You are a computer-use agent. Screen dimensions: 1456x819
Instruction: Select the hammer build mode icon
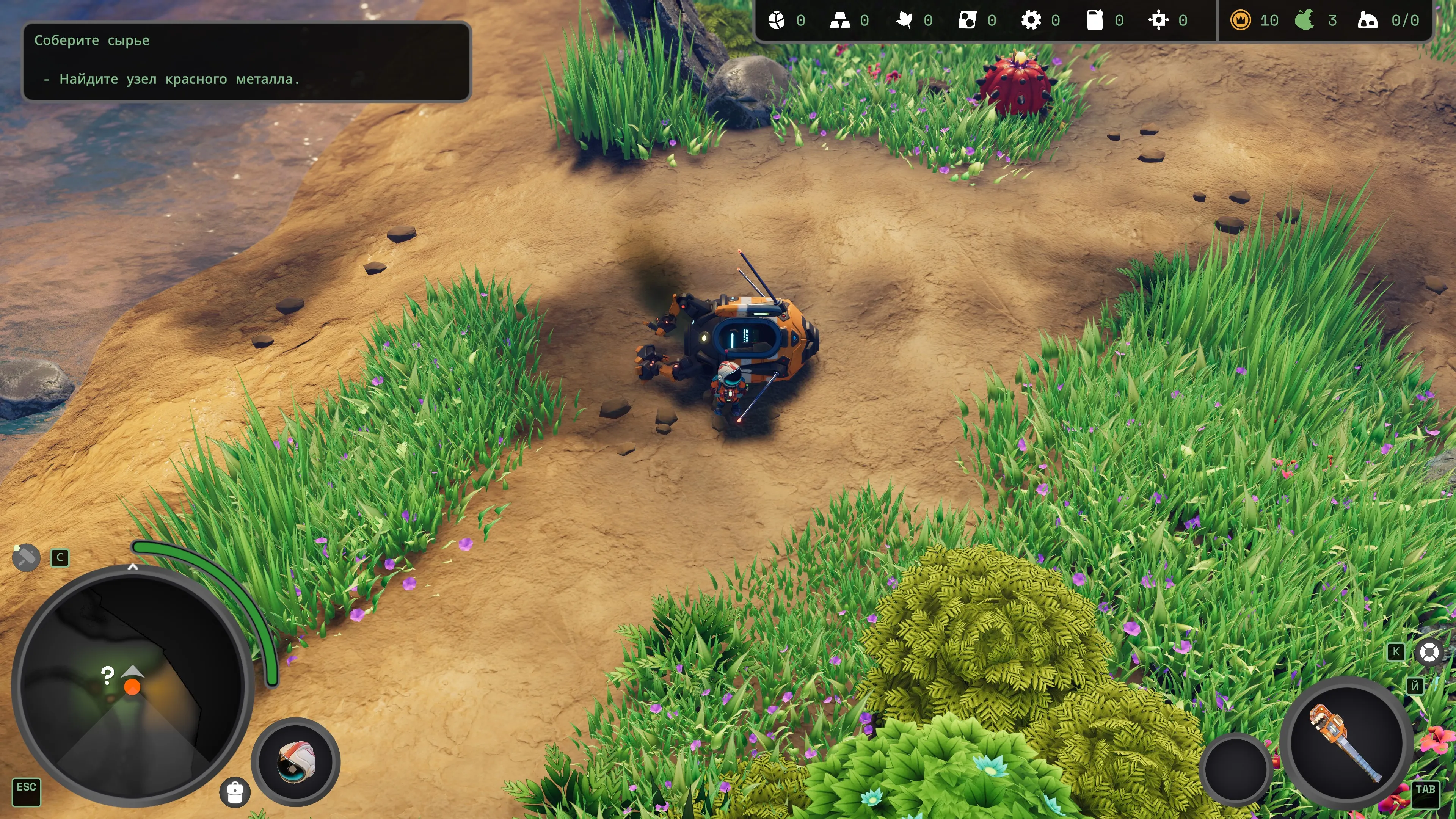(26, 558)
